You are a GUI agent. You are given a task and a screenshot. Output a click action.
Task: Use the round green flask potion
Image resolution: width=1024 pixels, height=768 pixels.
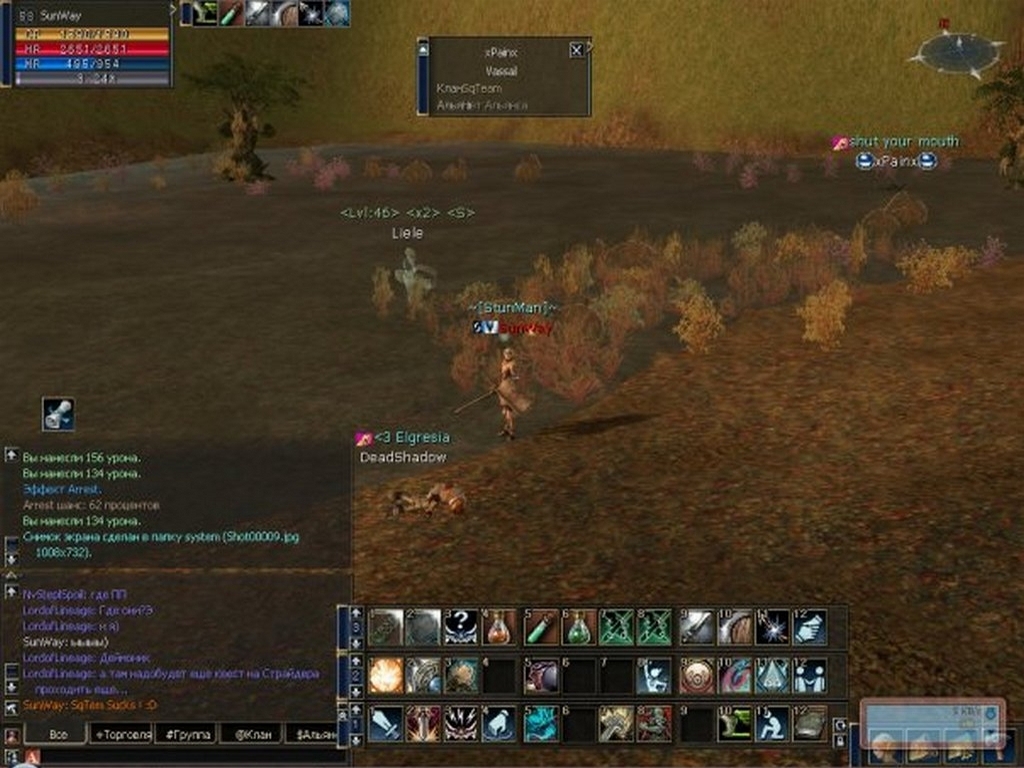pos(579,627)
